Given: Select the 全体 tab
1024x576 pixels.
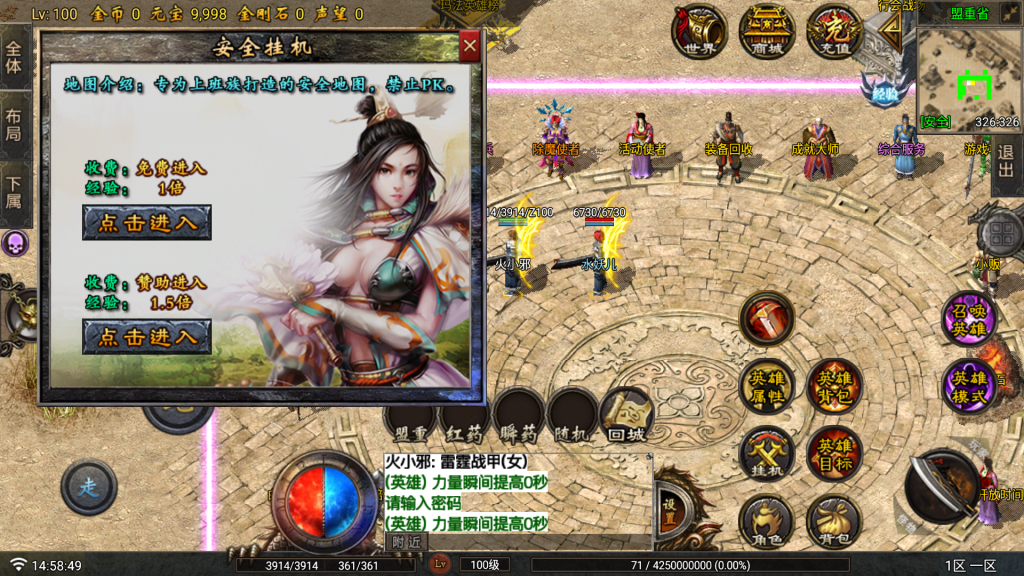Looking at the screenshot, I should click(x=14, y=58).
